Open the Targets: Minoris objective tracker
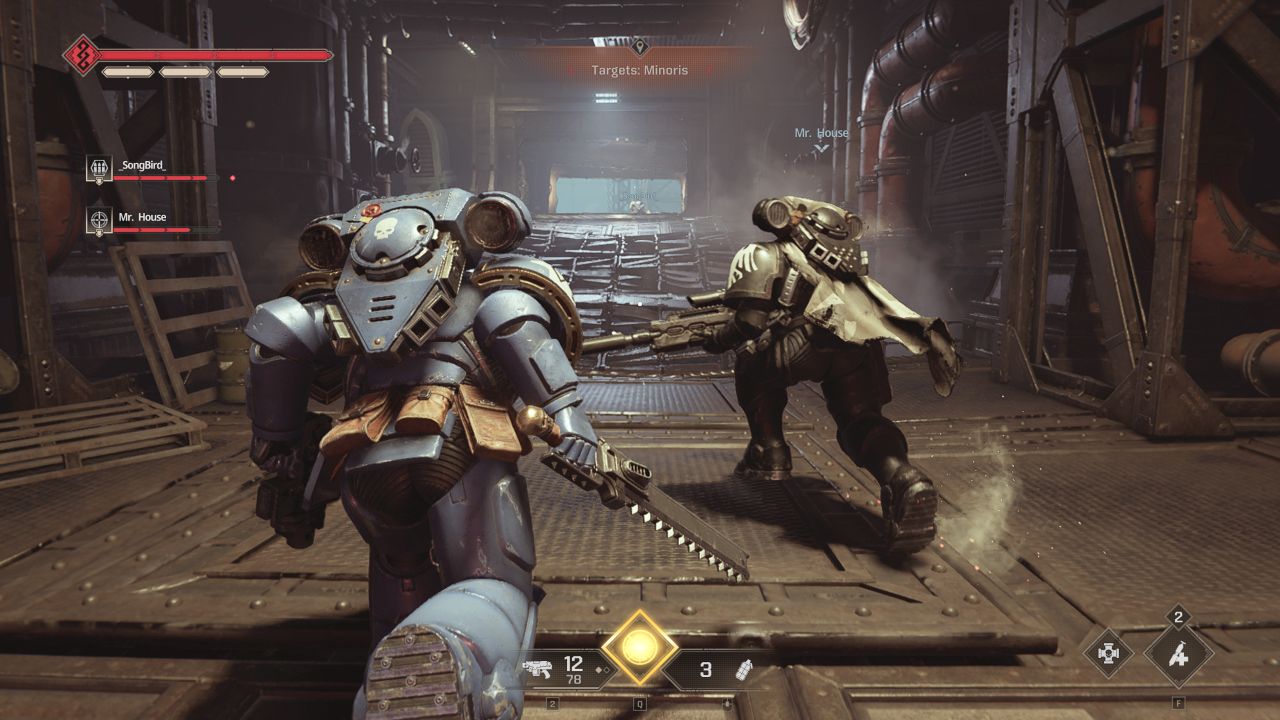The height and width of the screenshot is (720, 1280). tap(639, 70)
